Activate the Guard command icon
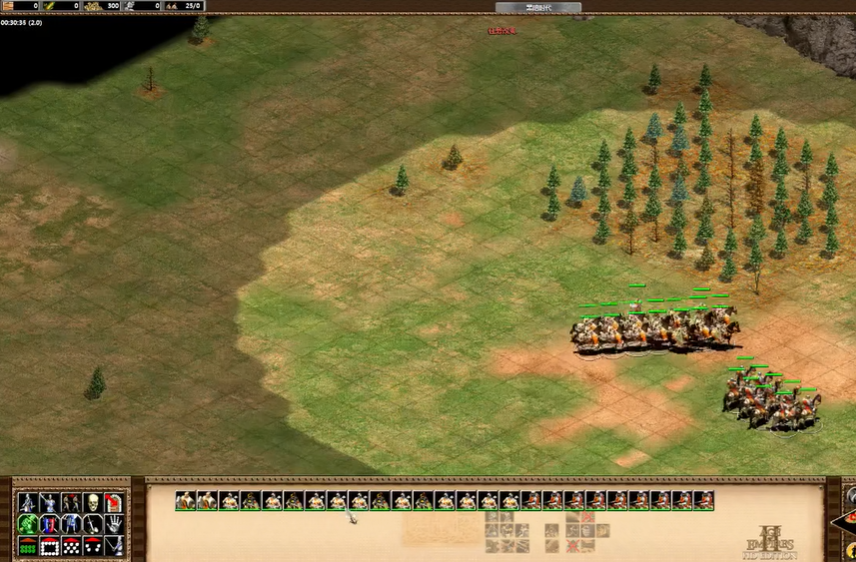This screenshot has height=562, width=856. [x=50, y=502]
